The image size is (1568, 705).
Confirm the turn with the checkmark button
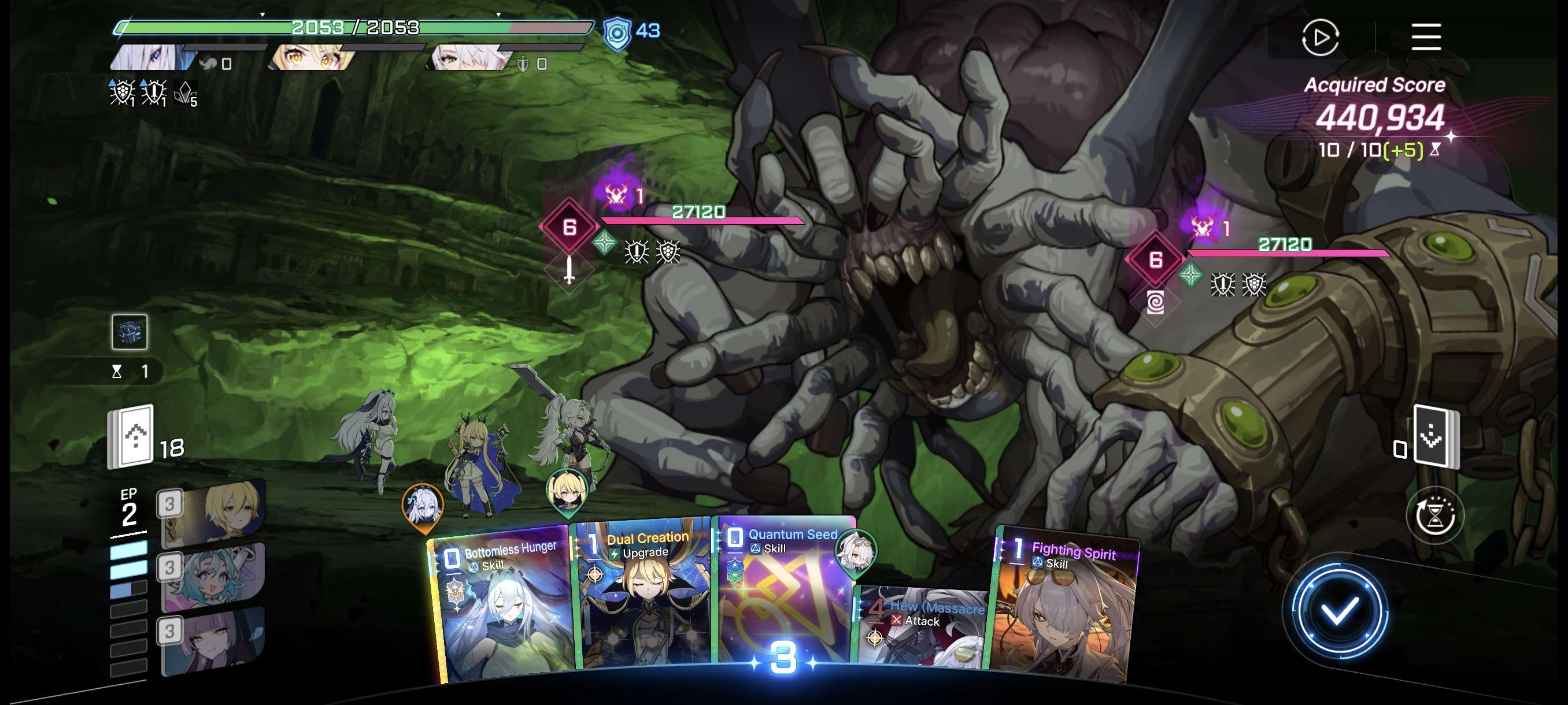(1338, 611)
